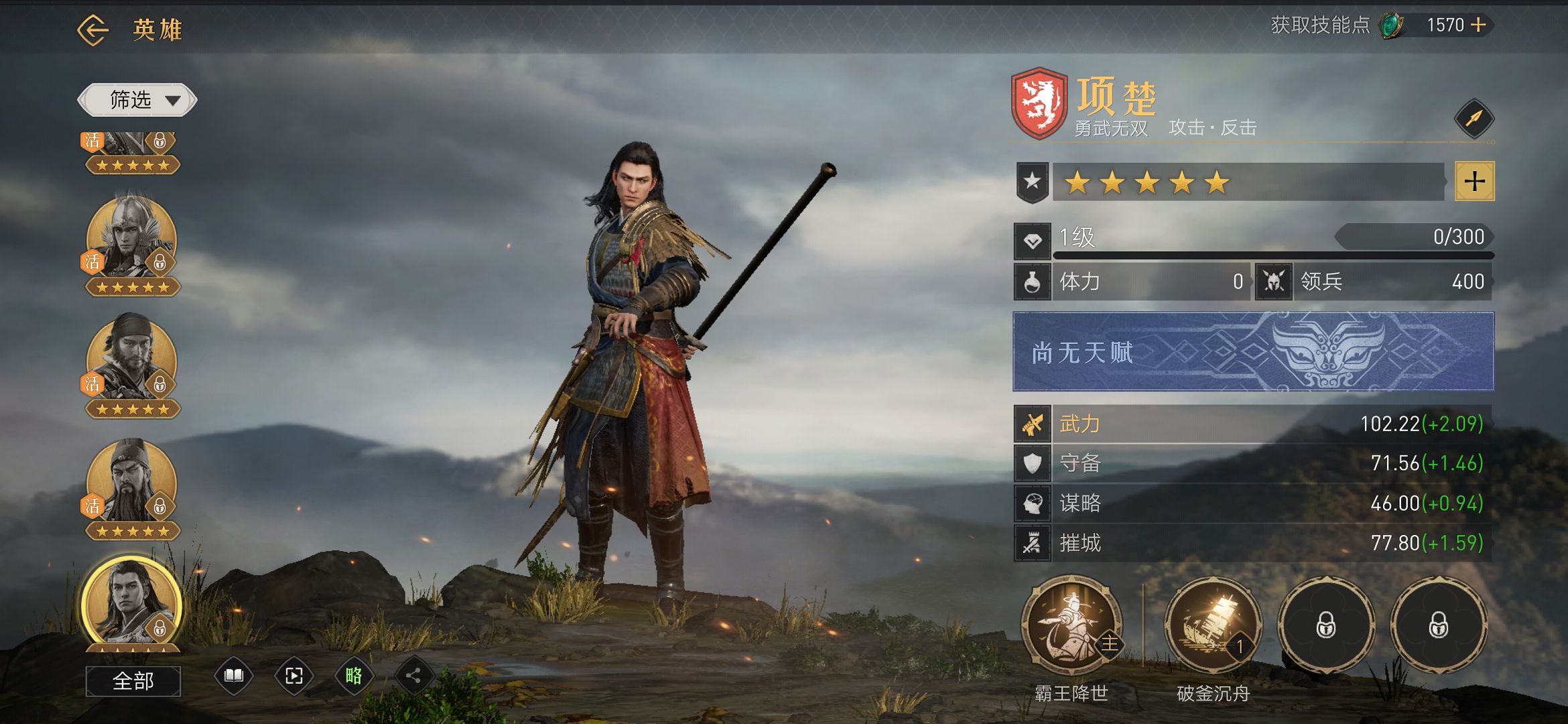Click the 尚无天赋 talent banner
Image resolution: width=1568 pixels, height=724 pixels.
pyautogui.click(x=1253, y=351)
